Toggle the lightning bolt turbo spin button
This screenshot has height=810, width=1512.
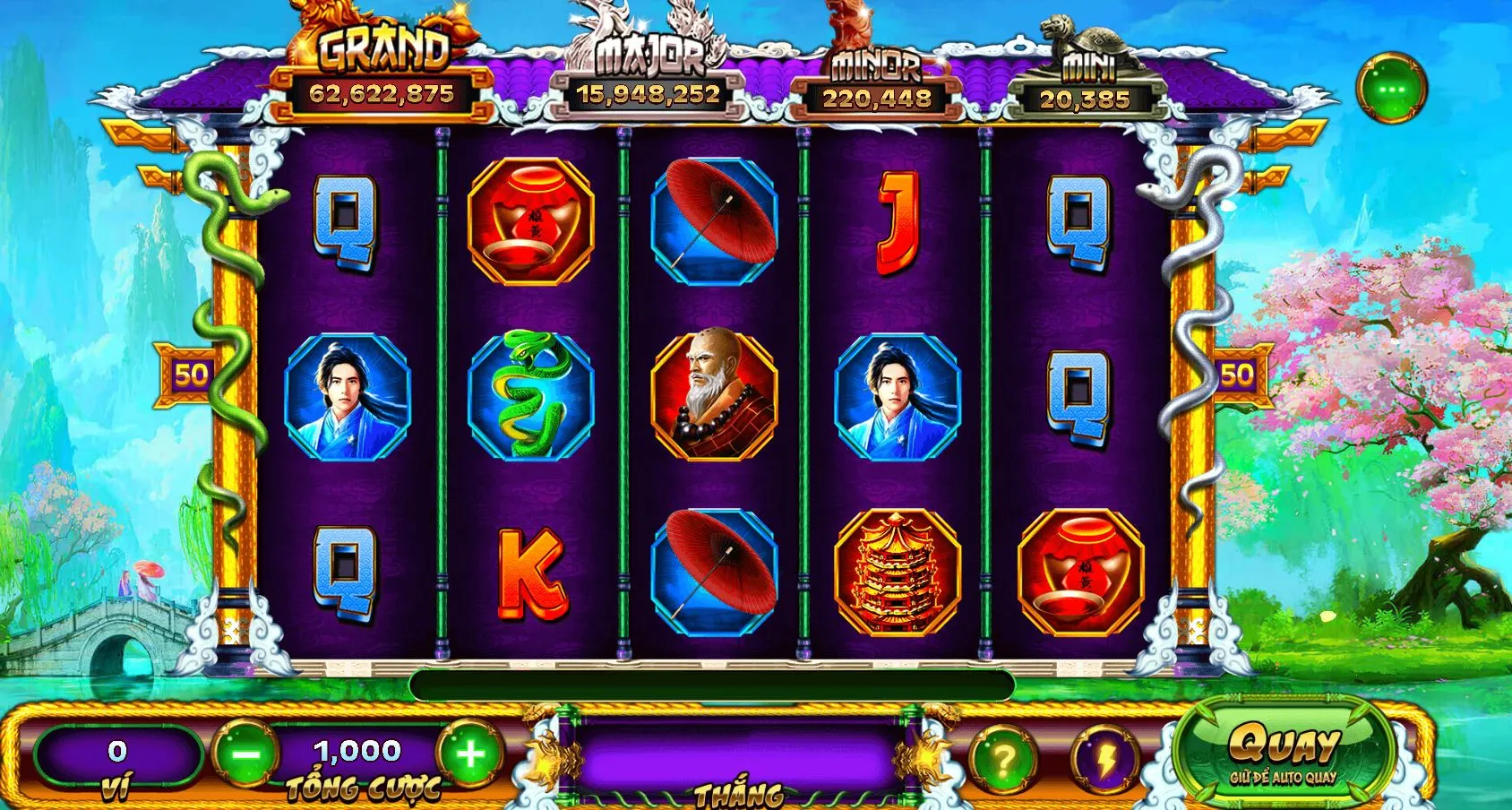[x=1104, y=760]
